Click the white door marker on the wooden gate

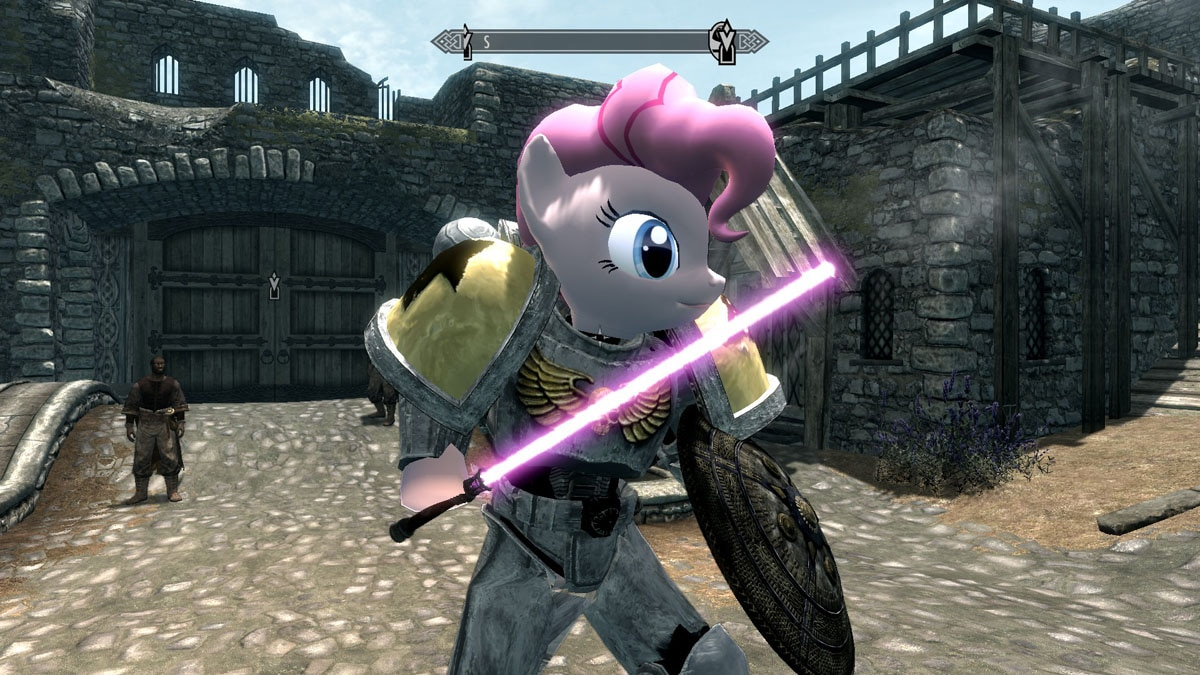273,287
